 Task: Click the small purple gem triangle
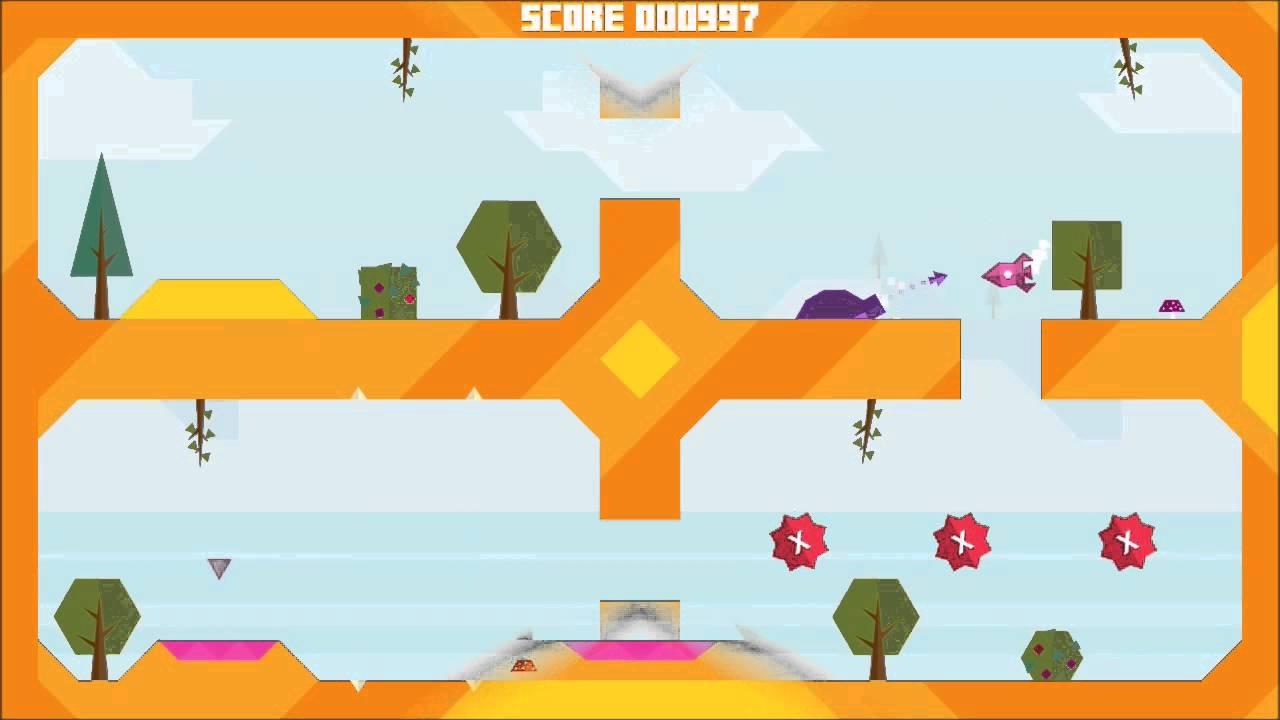coord(218,566)
